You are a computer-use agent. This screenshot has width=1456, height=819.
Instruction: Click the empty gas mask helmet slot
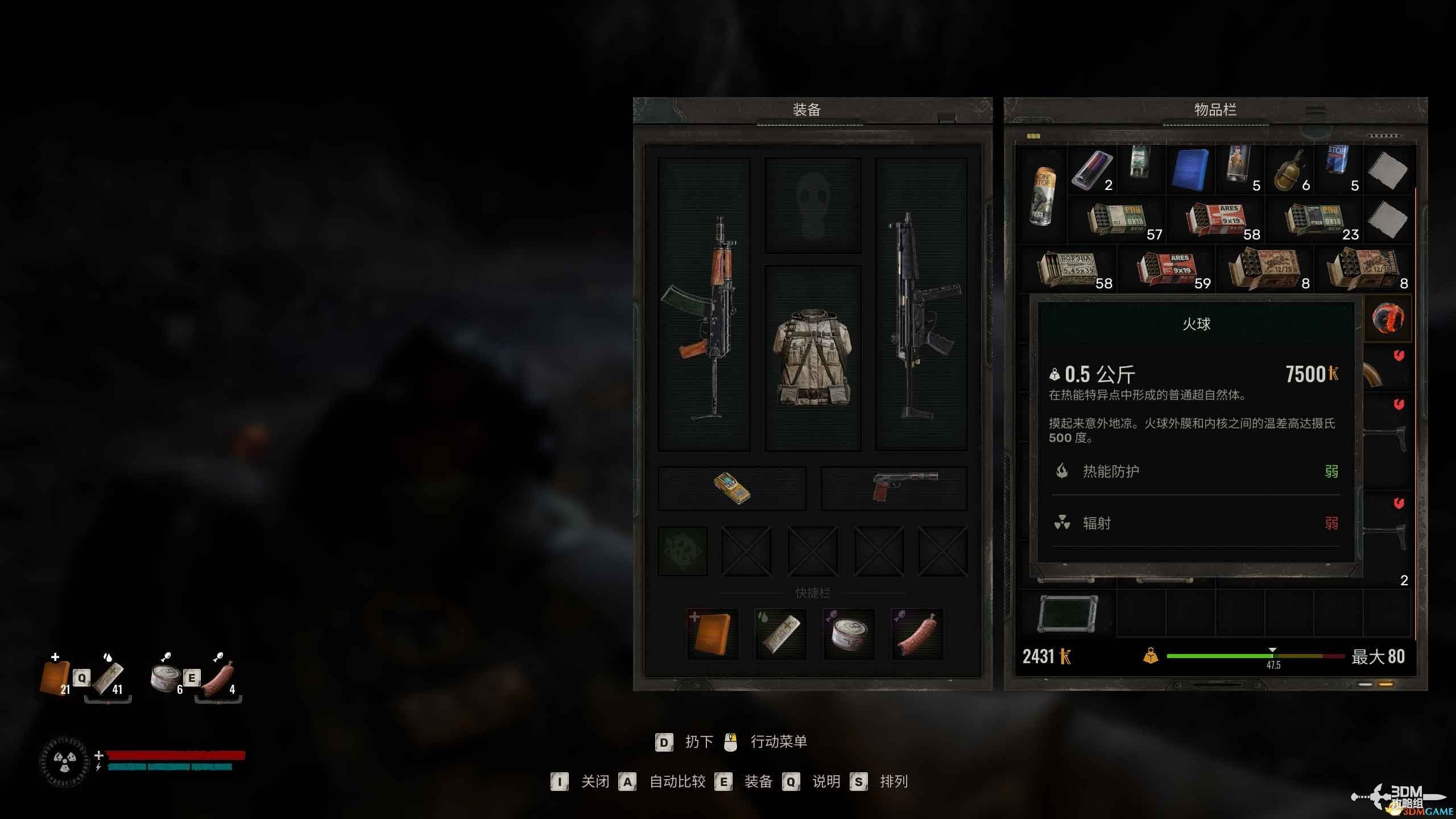coord(813,205)
